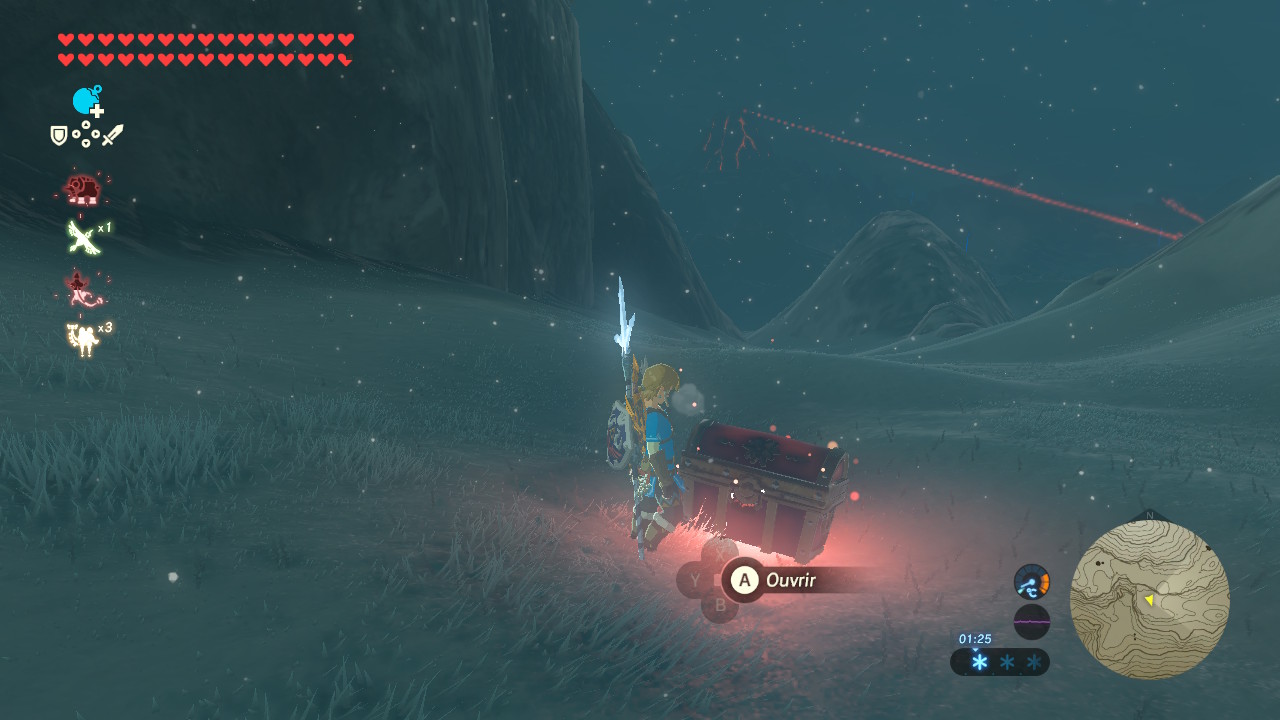The image size is (1280, 720).
Task: Open the sword weapon quick-select icon
Action: (112, 135)
